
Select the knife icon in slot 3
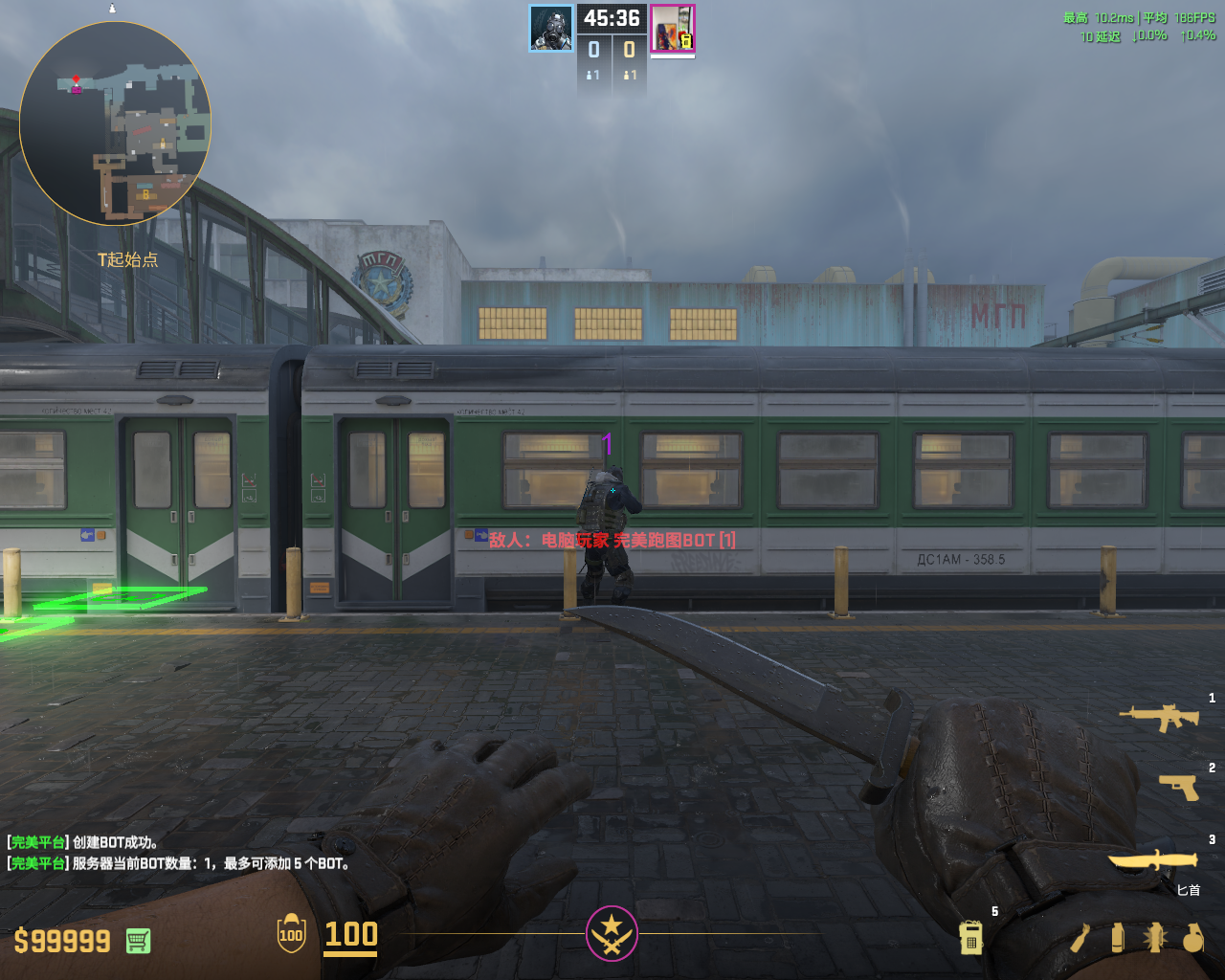tap(1153, 858)
